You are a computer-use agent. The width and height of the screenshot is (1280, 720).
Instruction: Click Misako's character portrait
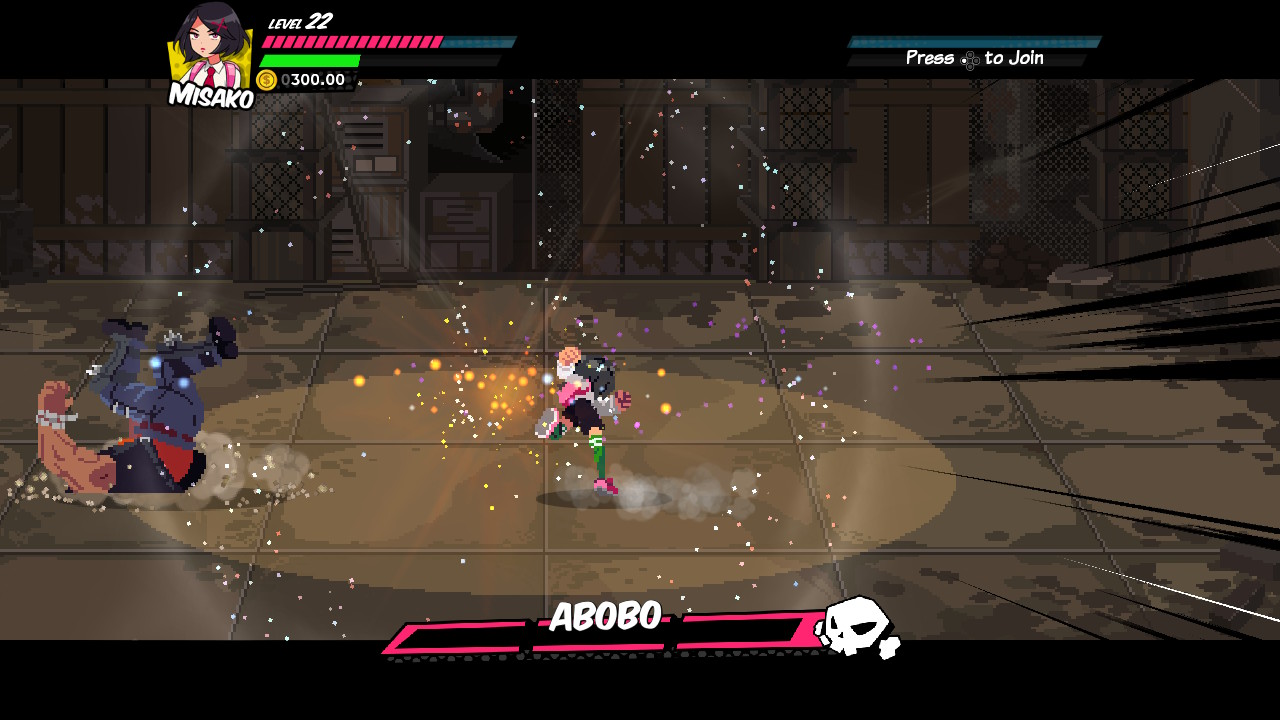209,48
